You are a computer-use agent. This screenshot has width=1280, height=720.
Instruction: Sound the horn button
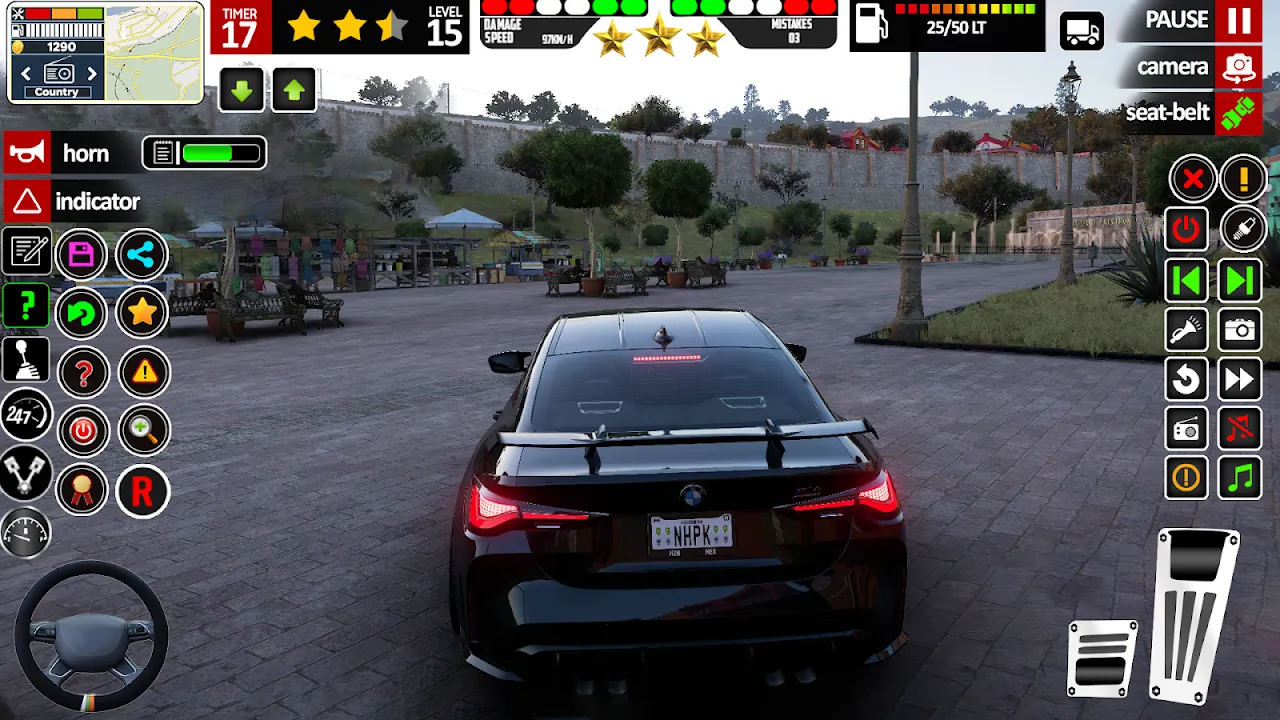click(x=26, y=153)
